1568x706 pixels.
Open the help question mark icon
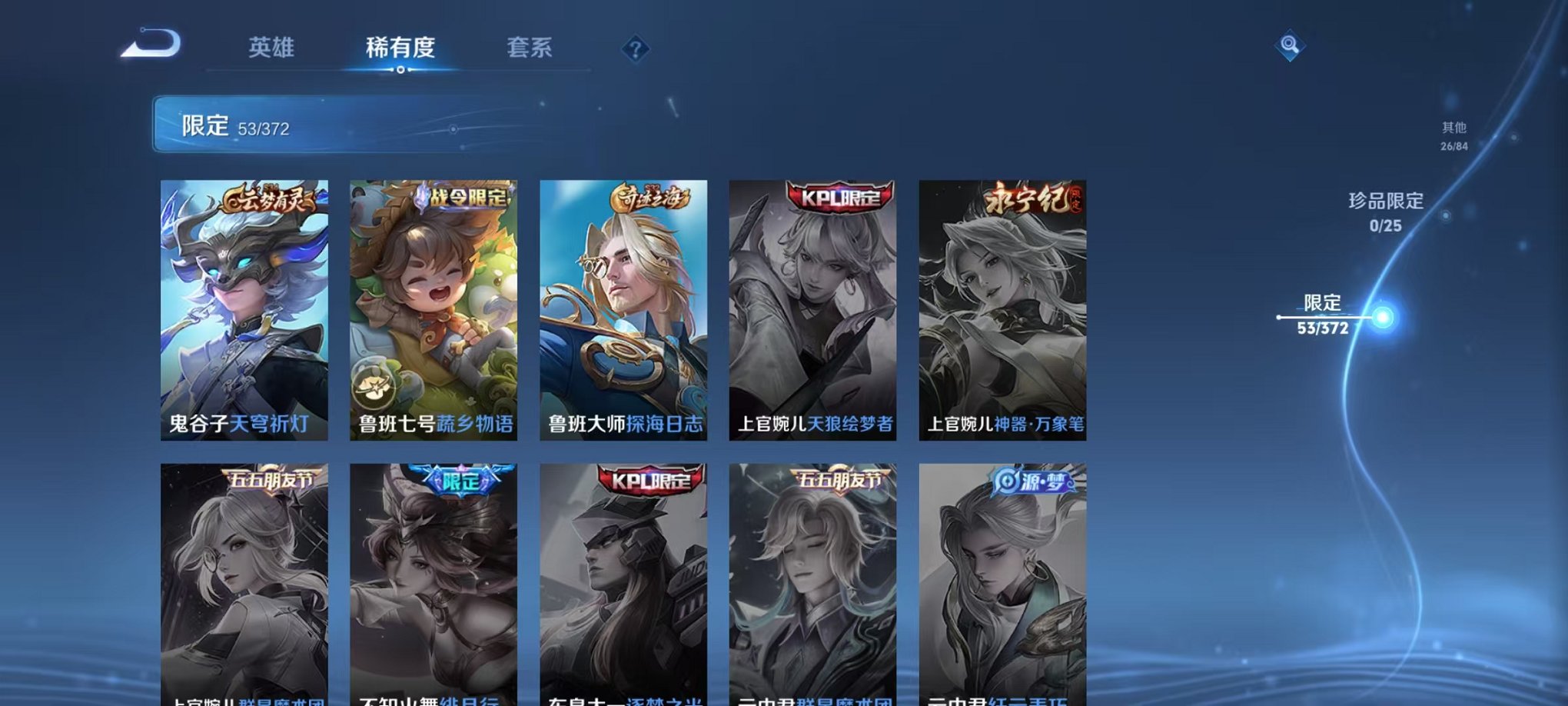(635, 50)
